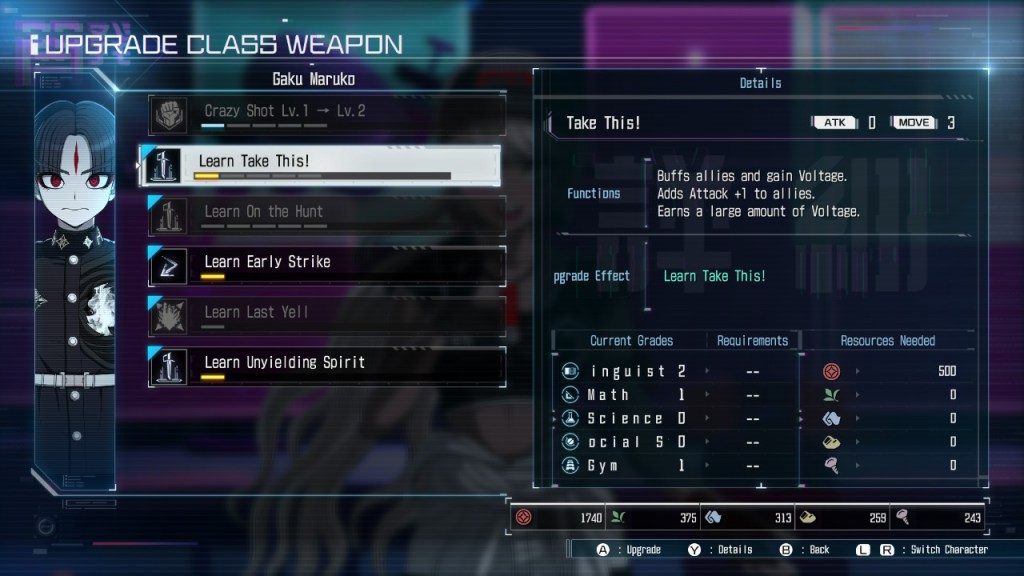Choose the Learn Take This! entry
Image resolution: width=1024 pixels, height=576 pixels.
320,165
